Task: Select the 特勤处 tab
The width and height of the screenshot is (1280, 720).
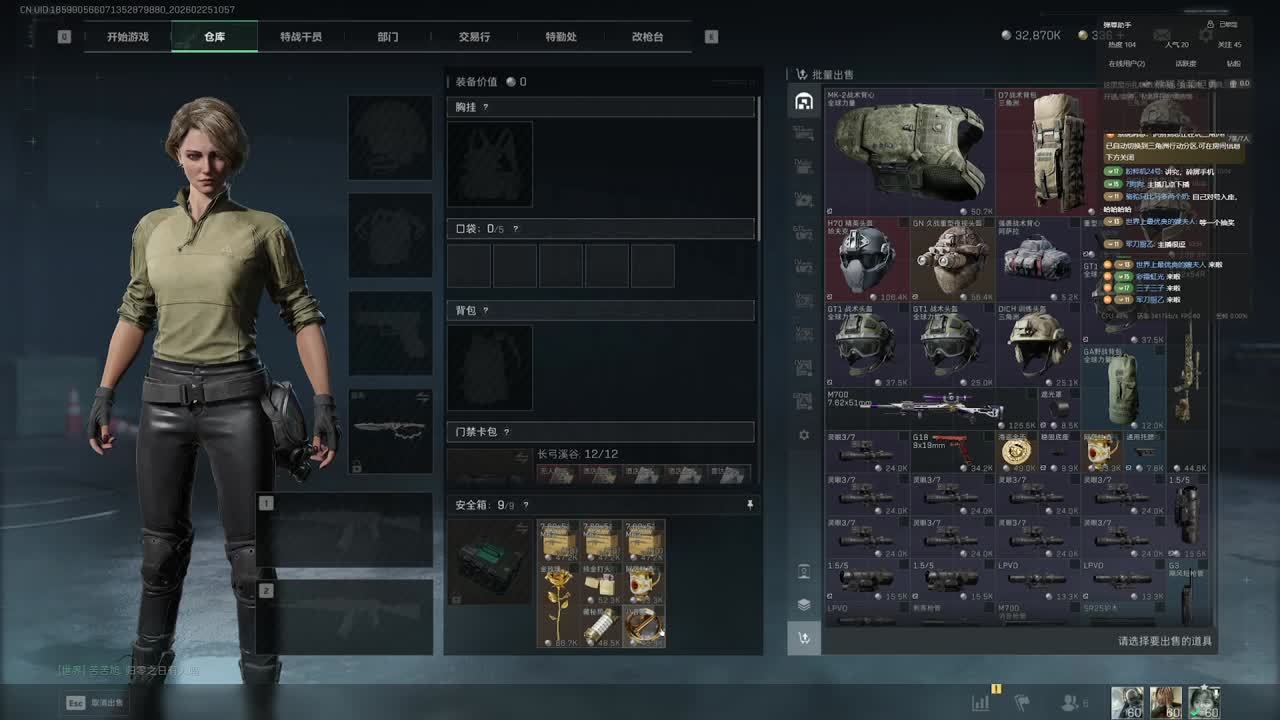Action: (x=561, y=37)
